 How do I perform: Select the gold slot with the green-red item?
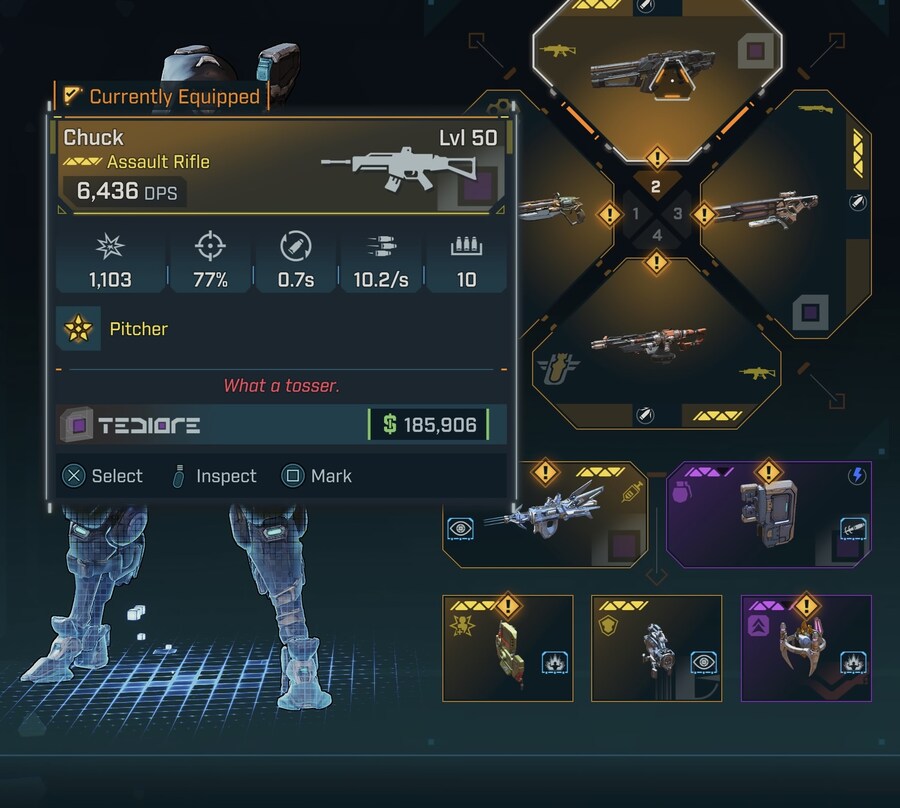click(507, 647)
